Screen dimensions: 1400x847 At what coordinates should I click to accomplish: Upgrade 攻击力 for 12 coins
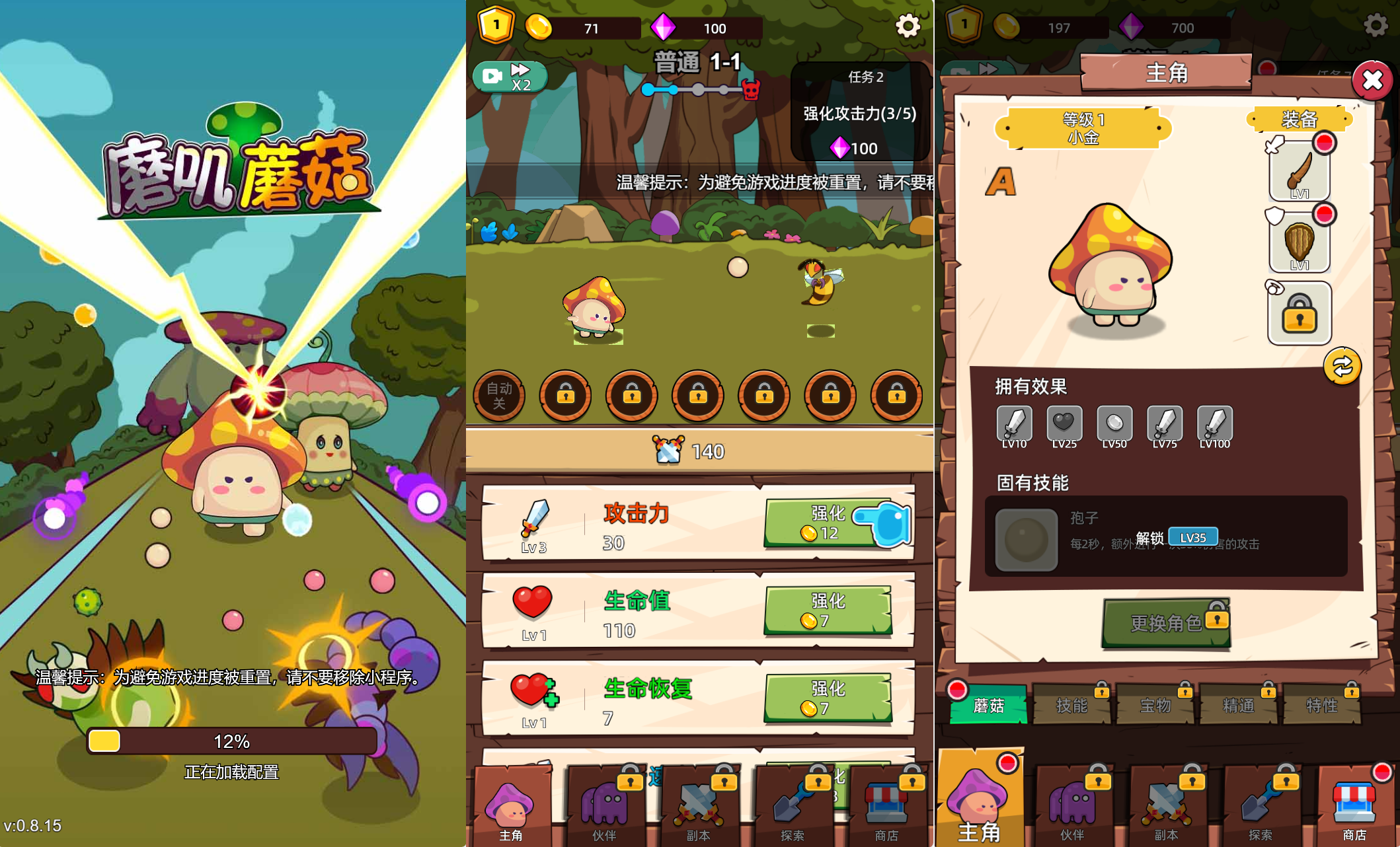[828, 523]
